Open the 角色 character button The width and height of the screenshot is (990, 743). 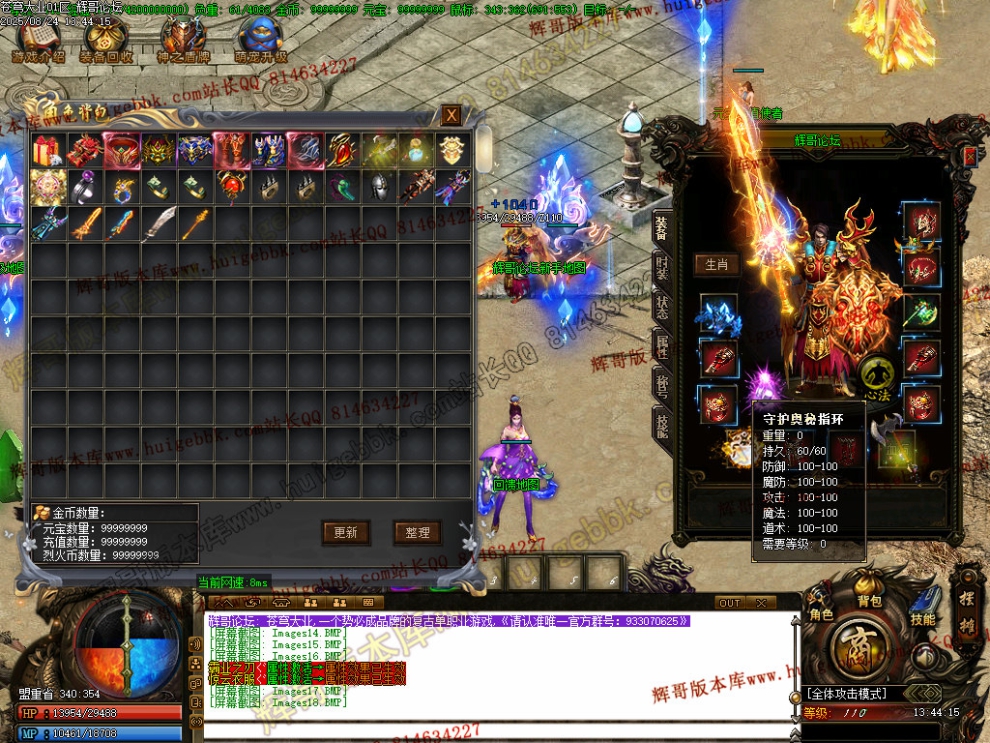coord(821,613)
